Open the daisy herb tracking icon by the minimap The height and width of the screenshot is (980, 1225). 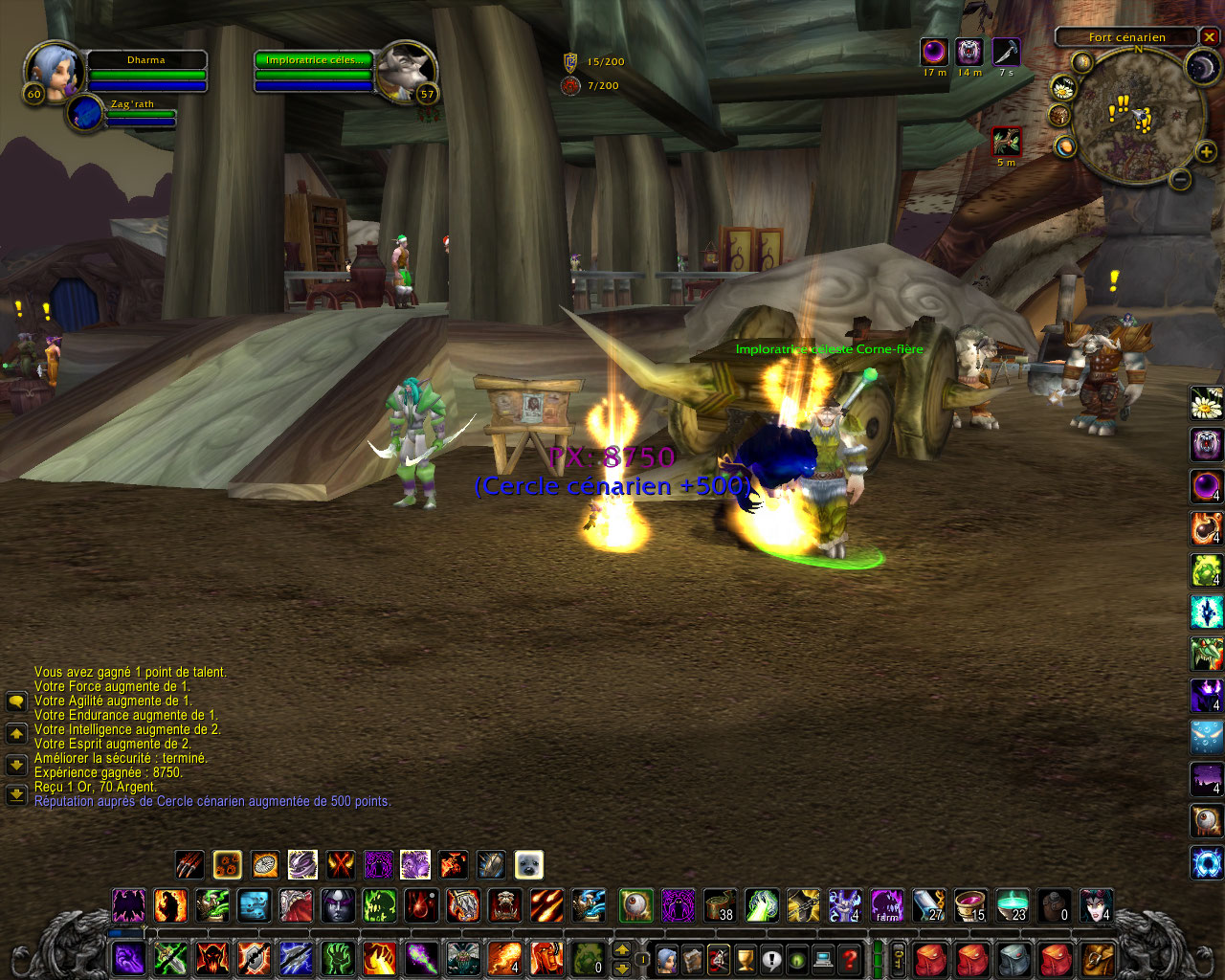1063,89
